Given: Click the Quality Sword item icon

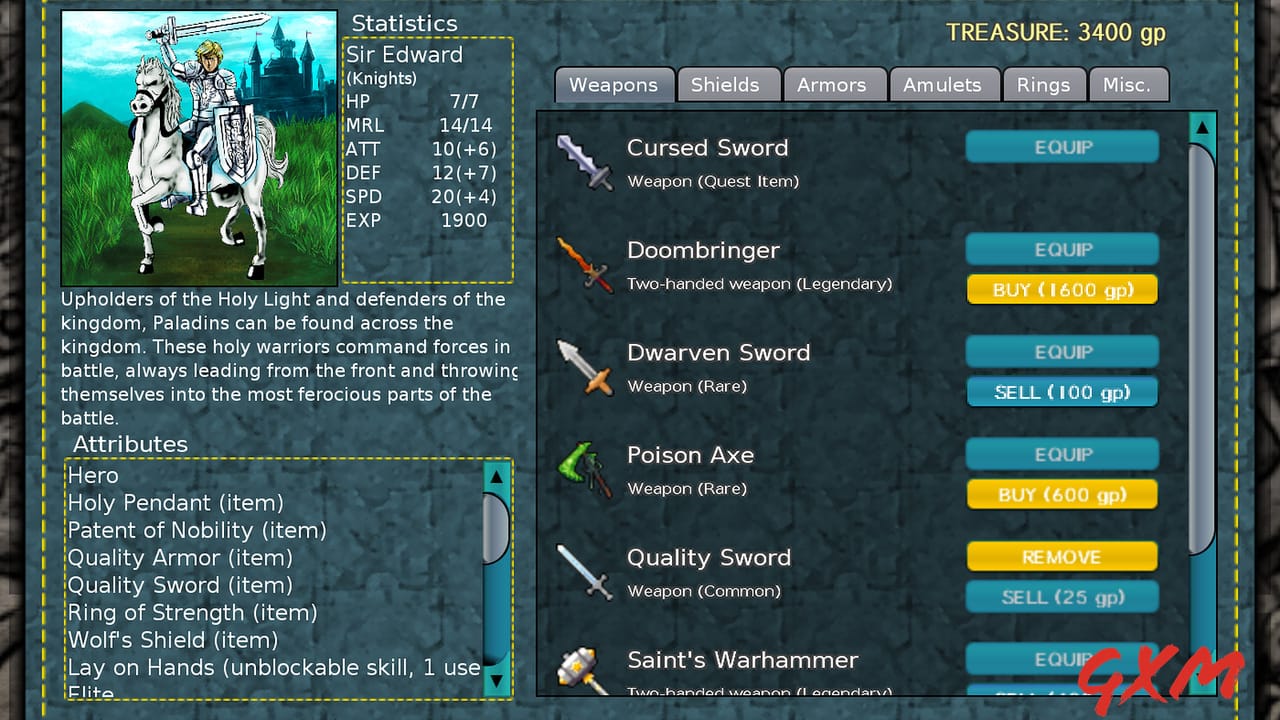Looking at the screenshot, I should 585,574.
